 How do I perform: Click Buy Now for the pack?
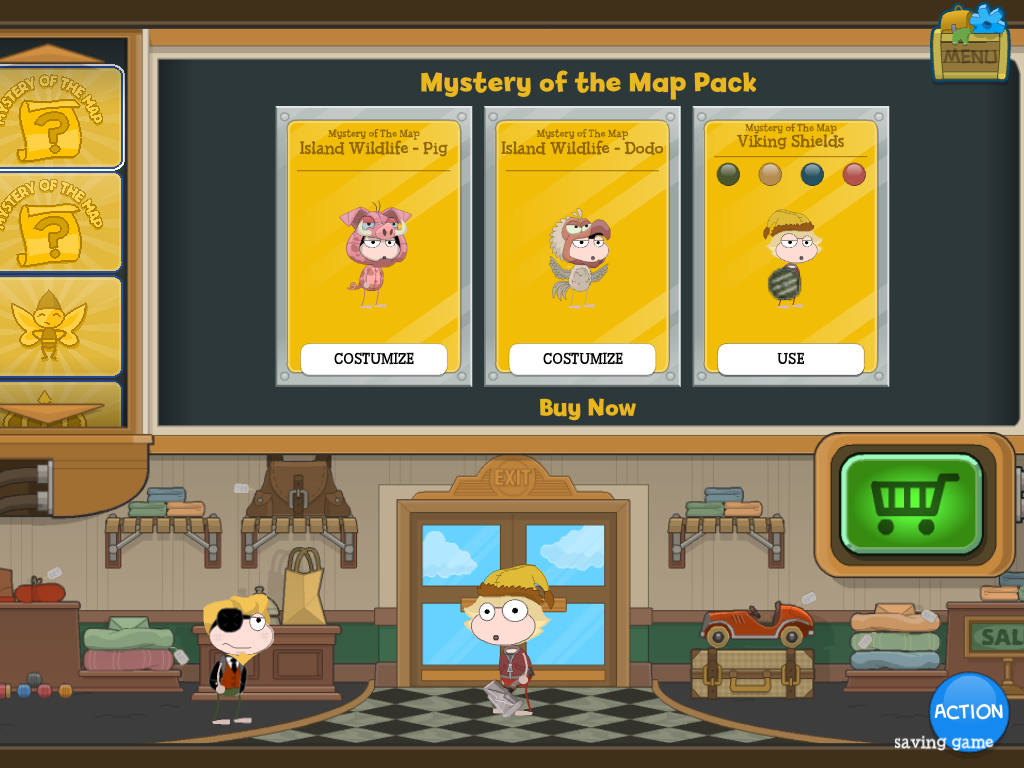tap(587, 408)
